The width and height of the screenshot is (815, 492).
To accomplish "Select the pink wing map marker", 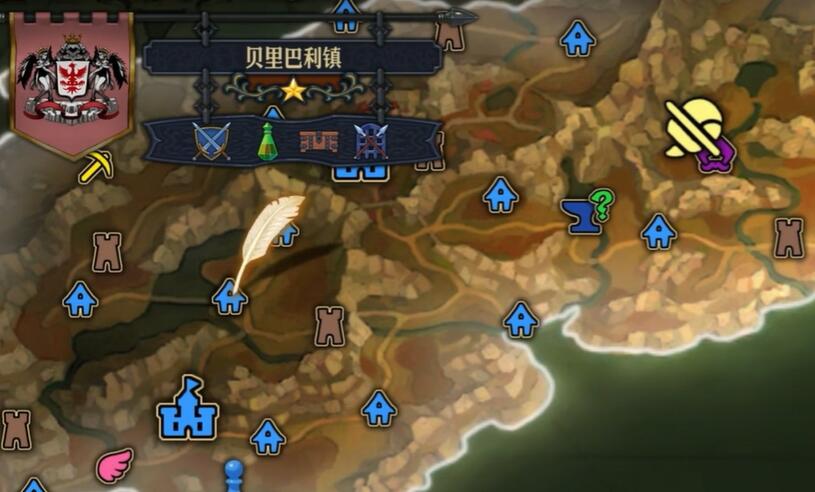I will (114, 464).
